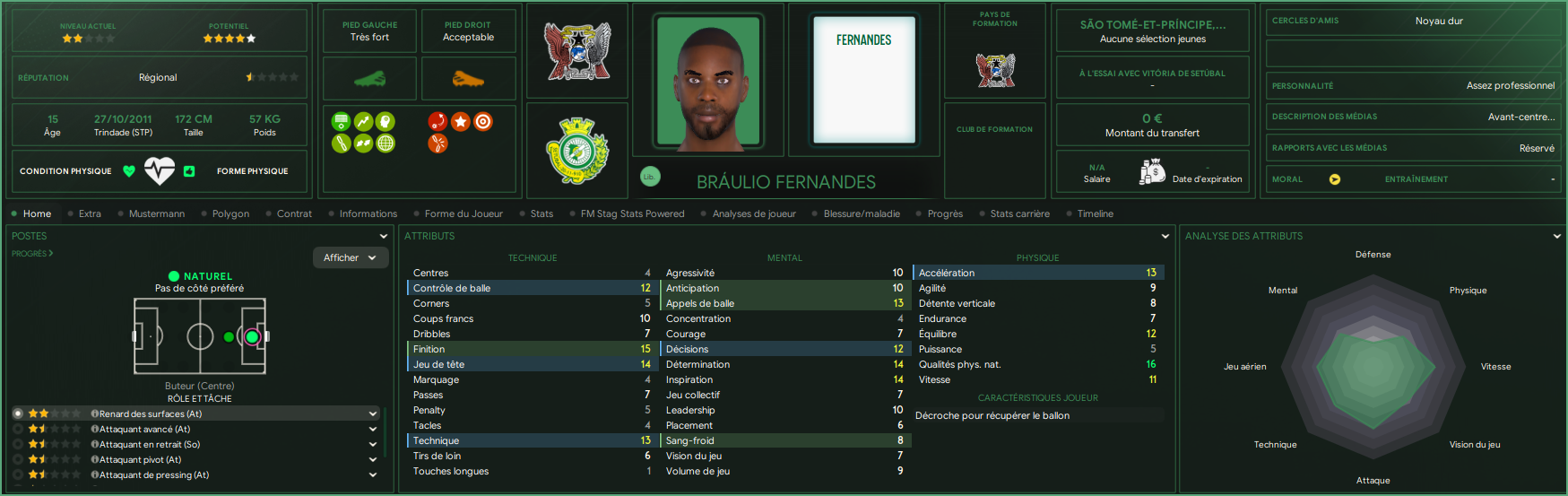Image resolution: width=1568 pixels, height=496 pixels.
Task: Open the Contrat tab
Action: (x=294, y=213)
